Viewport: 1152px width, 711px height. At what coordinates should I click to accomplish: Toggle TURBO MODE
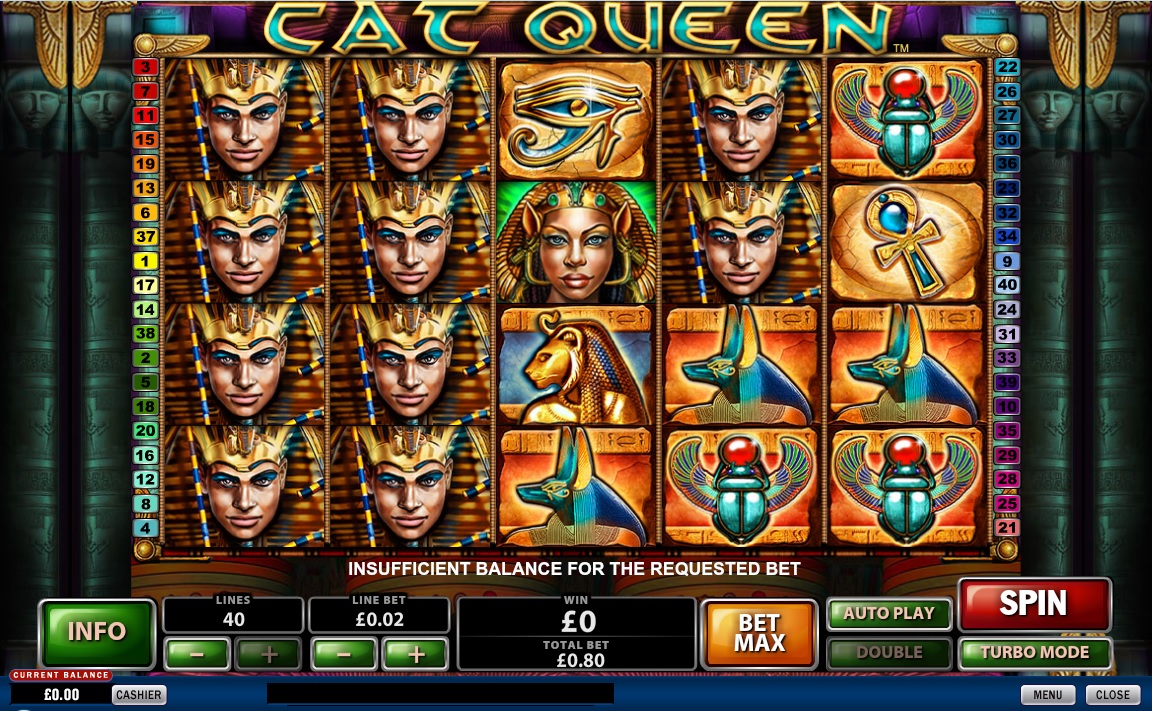(1034, 652)
